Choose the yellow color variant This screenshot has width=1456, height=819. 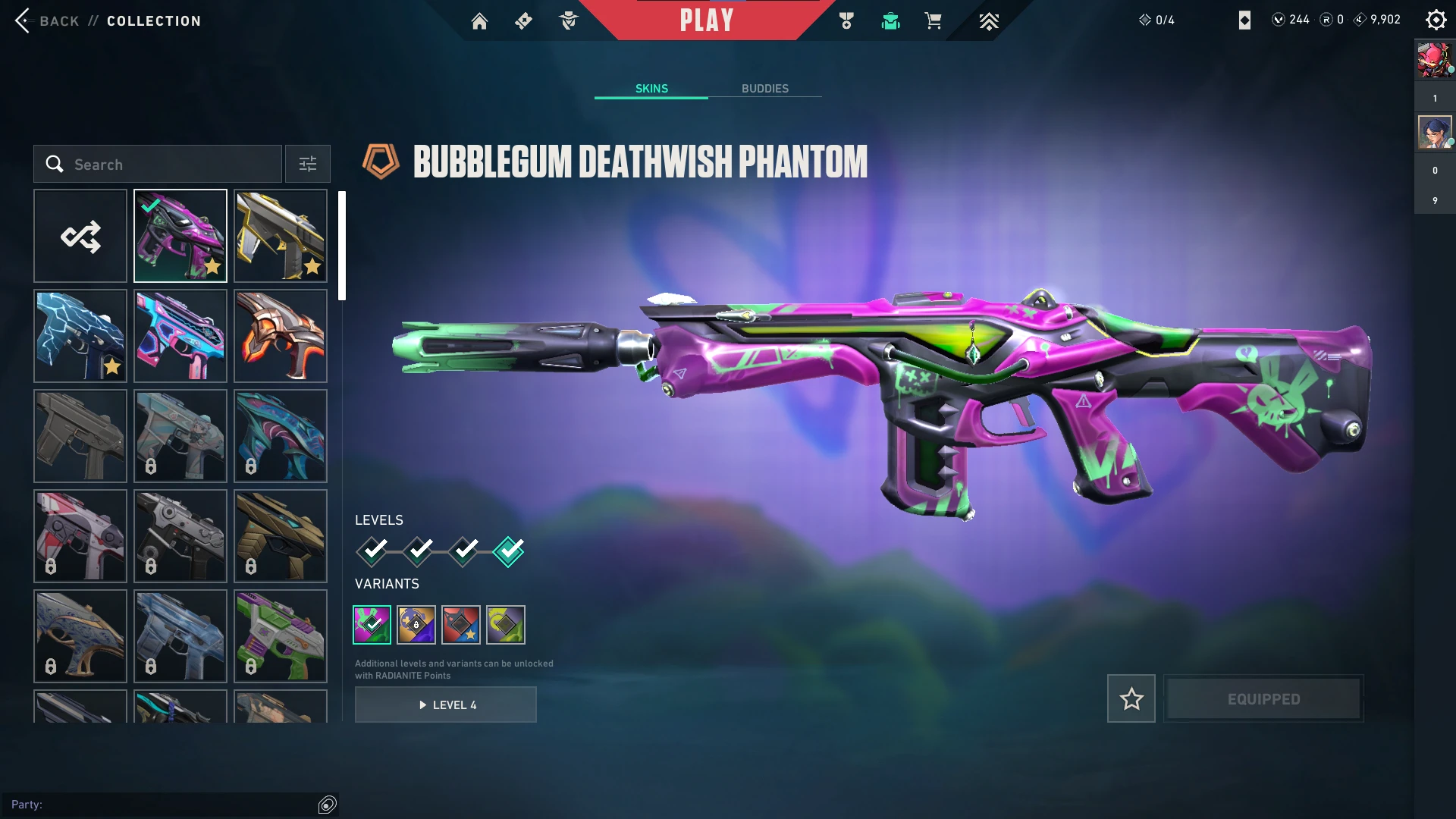[506, 625]
